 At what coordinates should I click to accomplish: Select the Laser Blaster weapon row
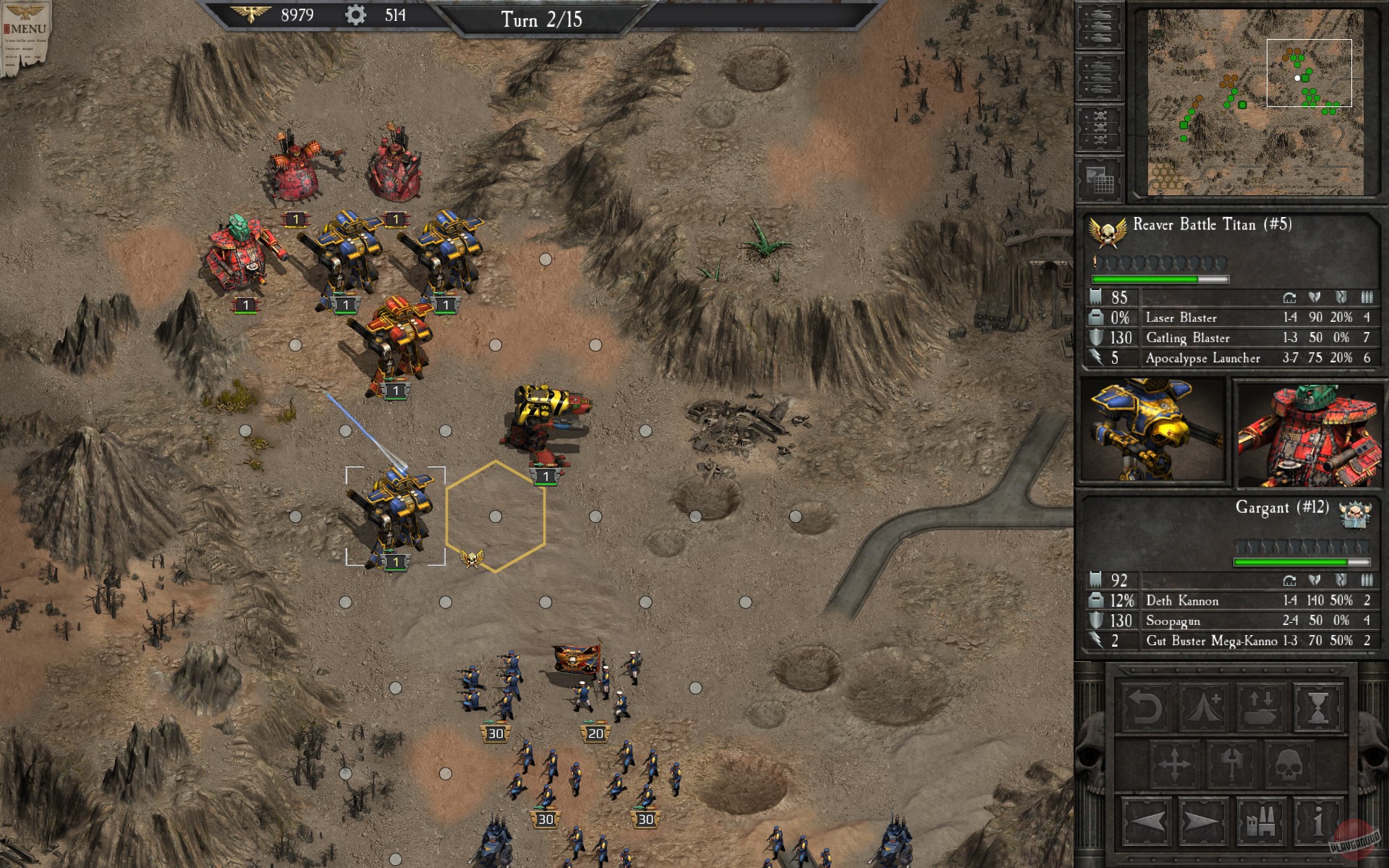[1180, 318]
